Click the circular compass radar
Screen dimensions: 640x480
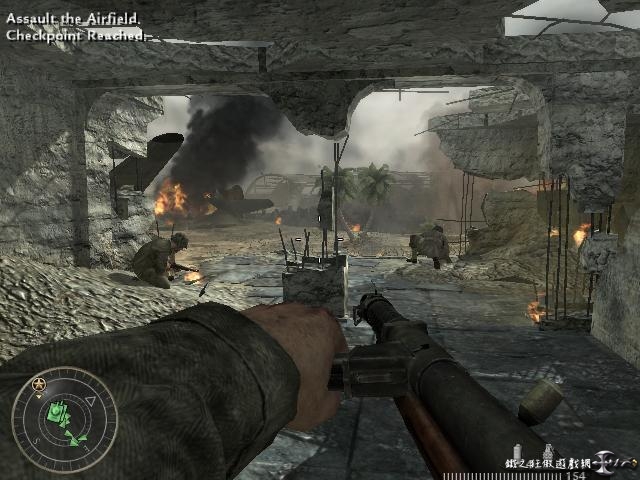pos(64,419)
